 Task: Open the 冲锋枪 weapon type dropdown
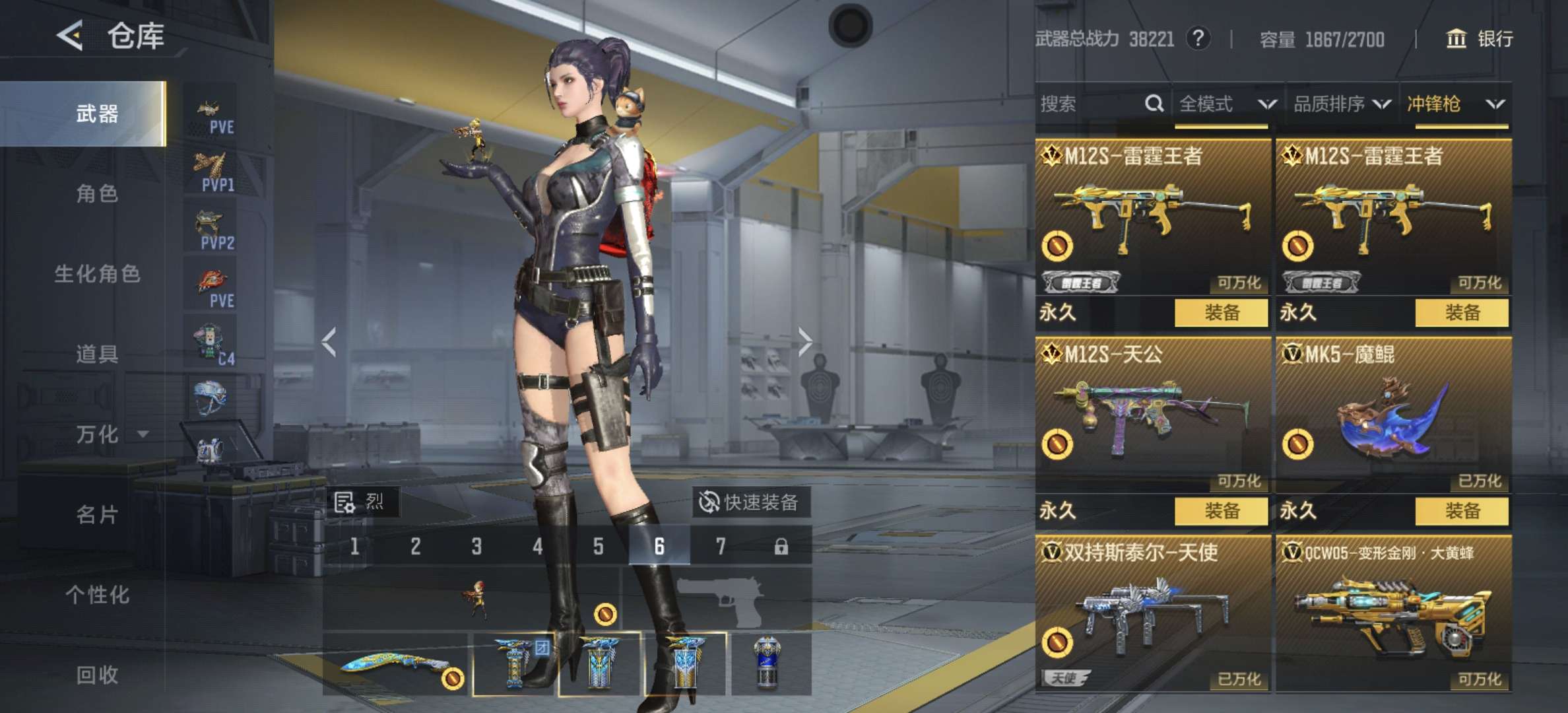pos(1454,104)
